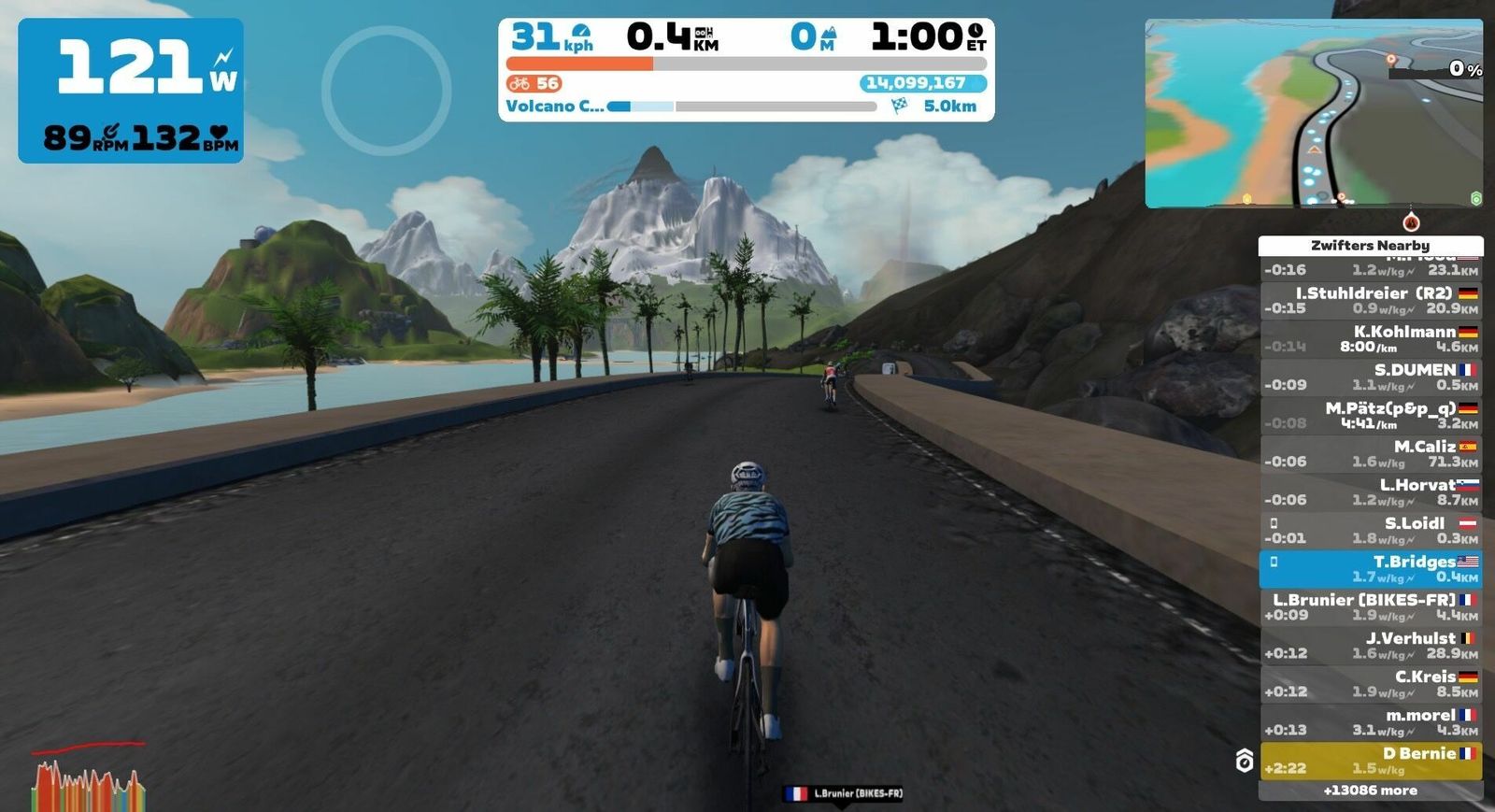
Task: Choose rider K.Kohlmann from Zwifters Nearby
Action: [1370, 339]
